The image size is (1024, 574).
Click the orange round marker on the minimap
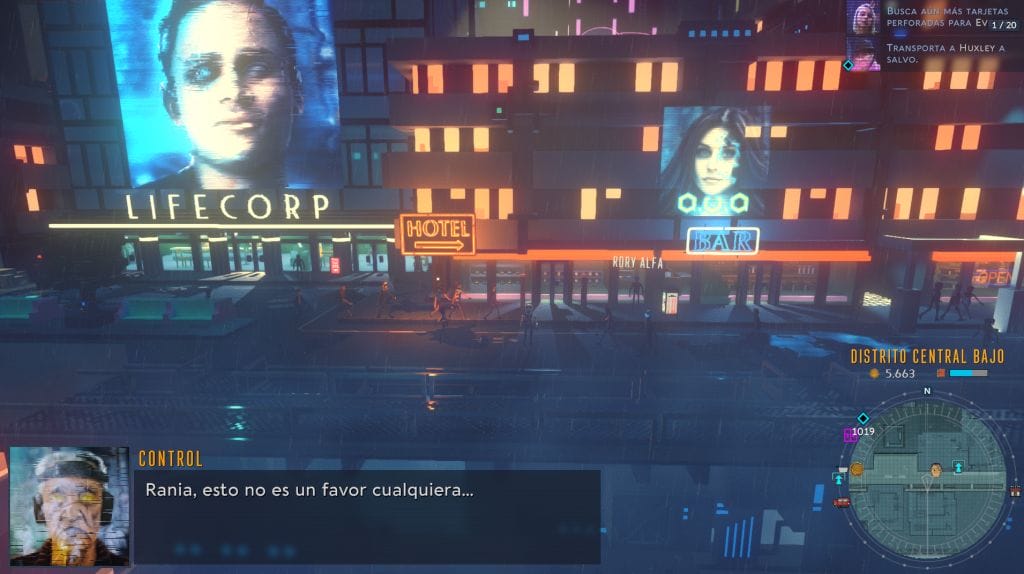(x=856, y=468)
